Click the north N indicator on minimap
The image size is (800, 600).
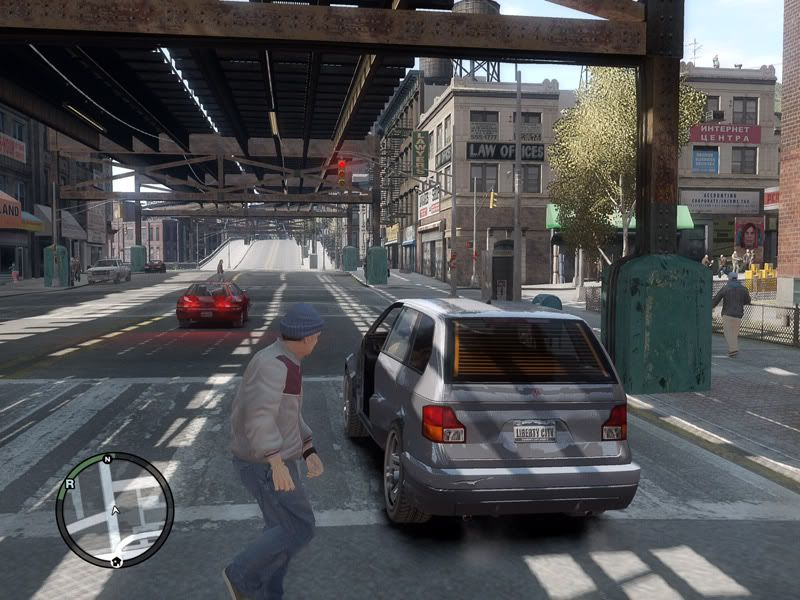[106, 459]
